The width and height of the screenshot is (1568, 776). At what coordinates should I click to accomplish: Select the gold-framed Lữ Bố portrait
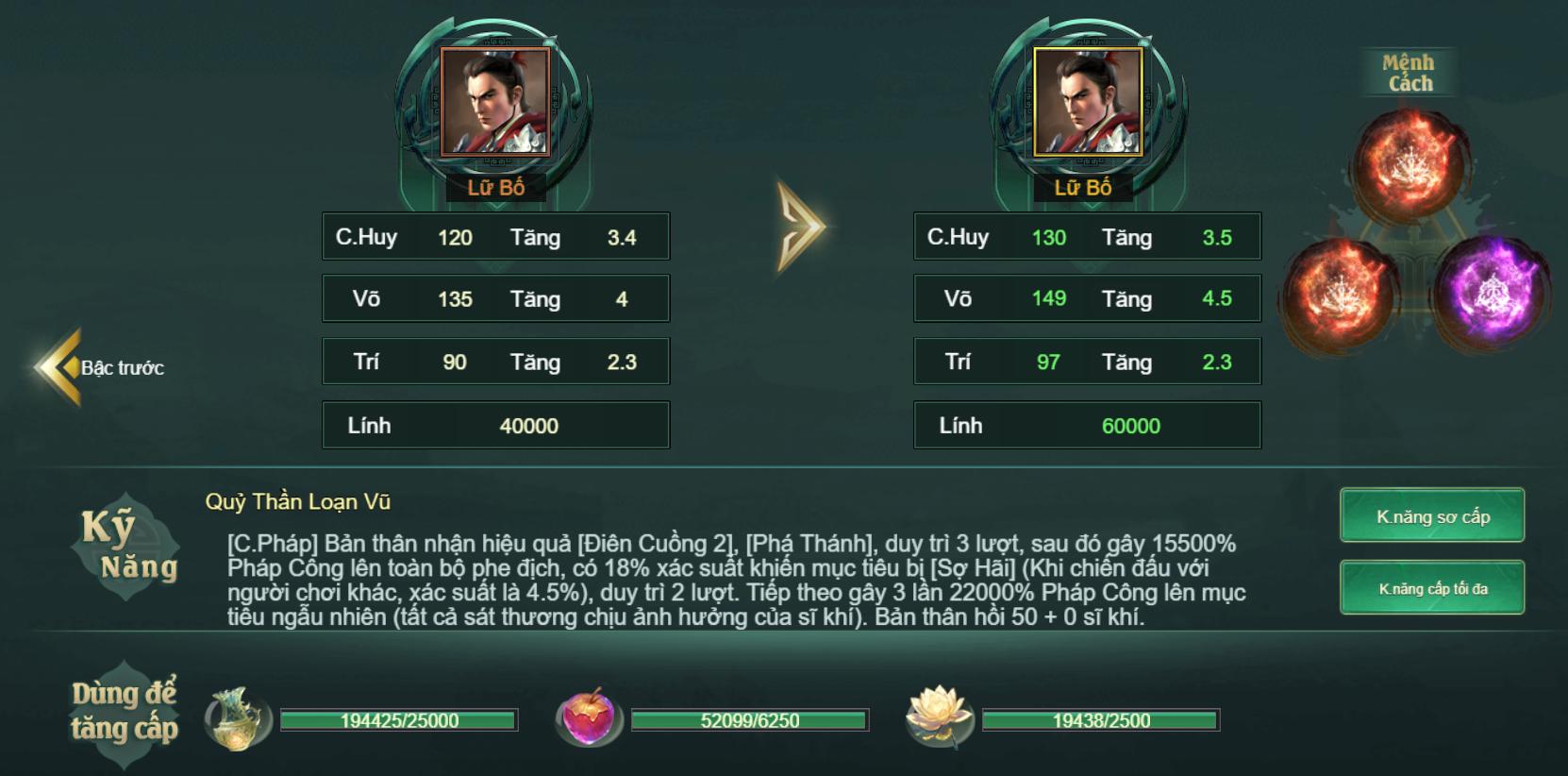(x=1087, y=102)
